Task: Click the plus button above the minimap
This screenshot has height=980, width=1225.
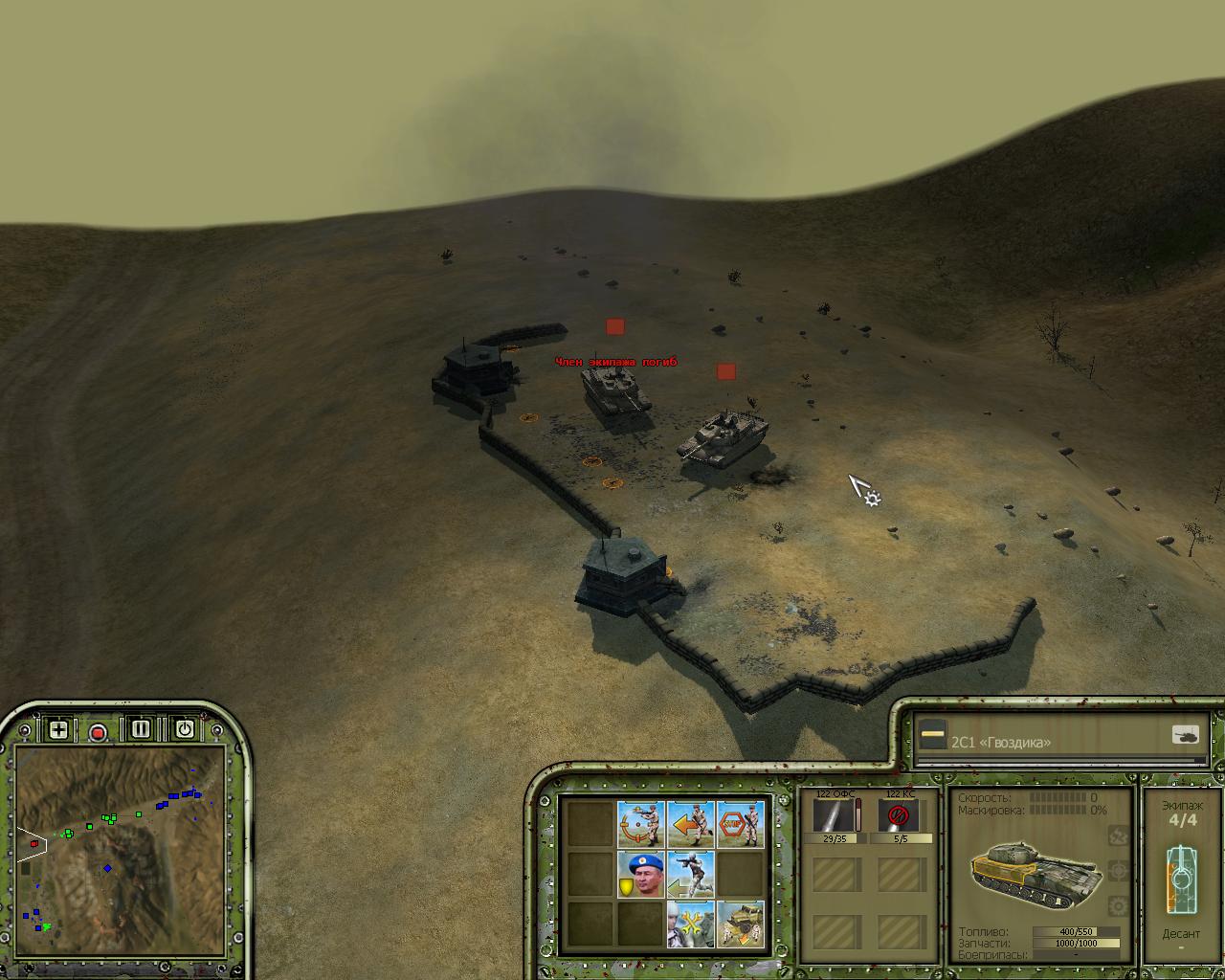Action: tap(58, 730)
